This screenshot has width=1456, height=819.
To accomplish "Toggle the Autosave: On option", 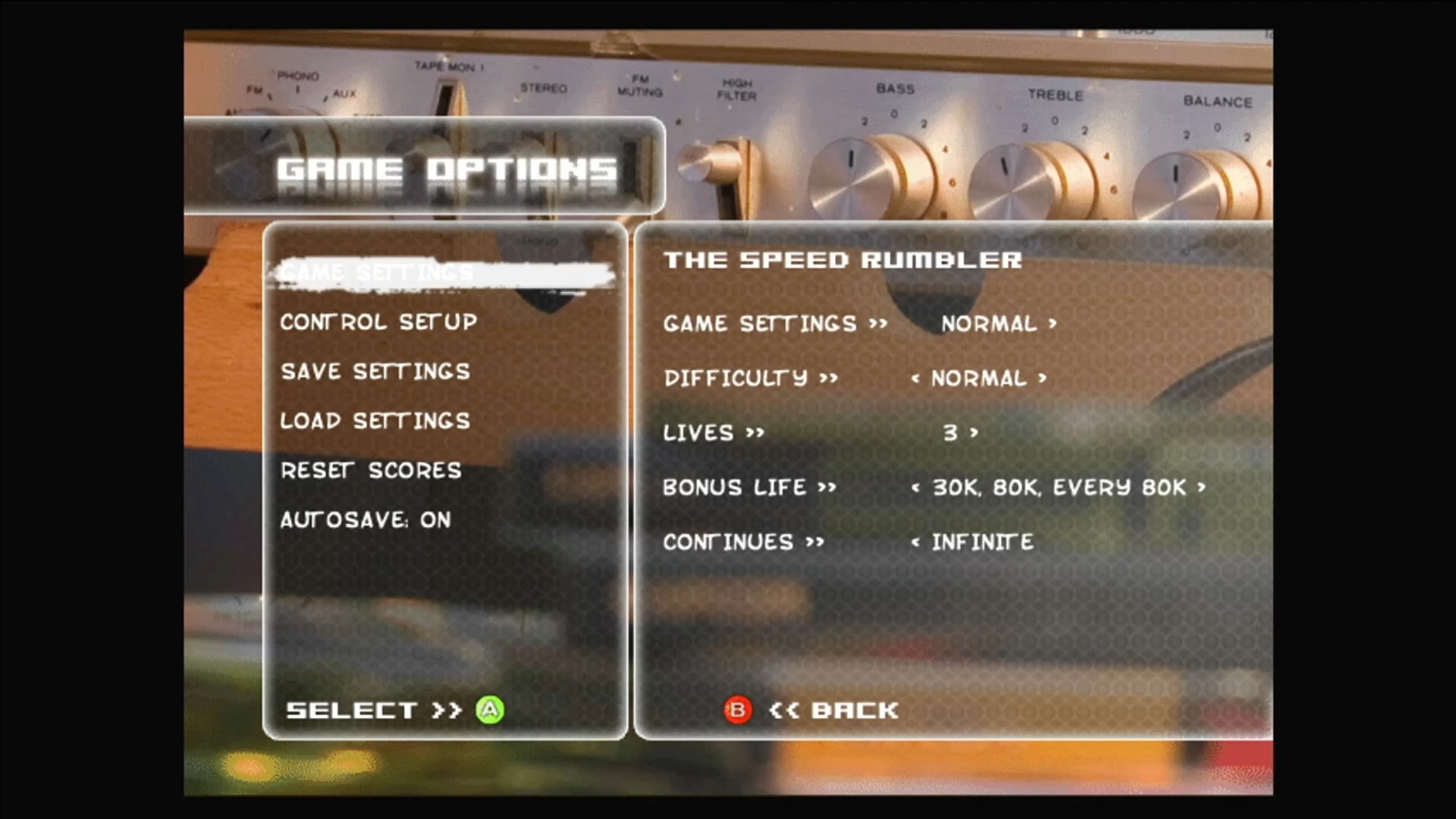I will coord(366,520).
